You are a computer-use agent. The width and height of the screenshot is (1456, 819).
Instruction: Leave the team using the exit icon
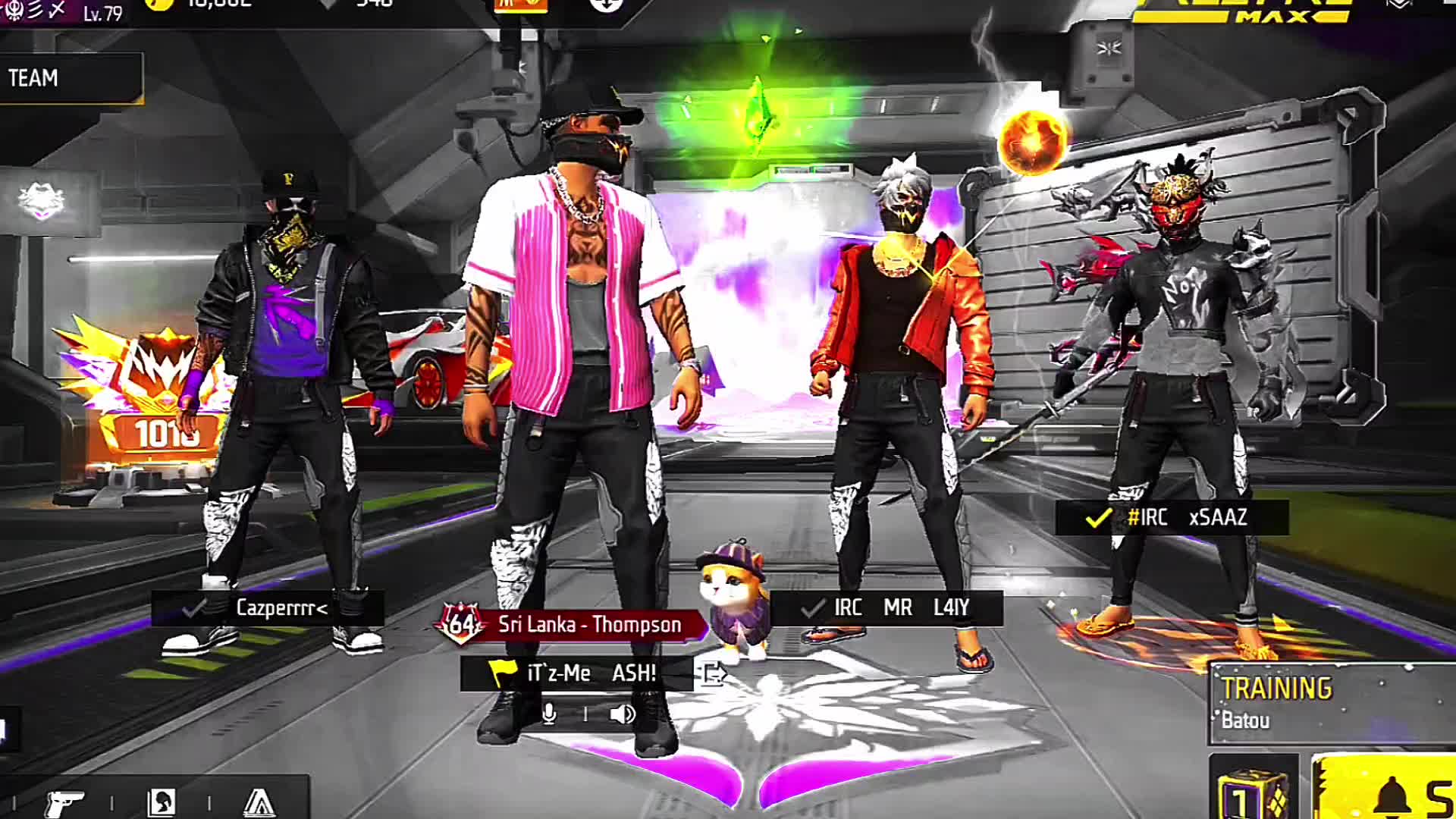pyautogui.click(x=714, y=673)
